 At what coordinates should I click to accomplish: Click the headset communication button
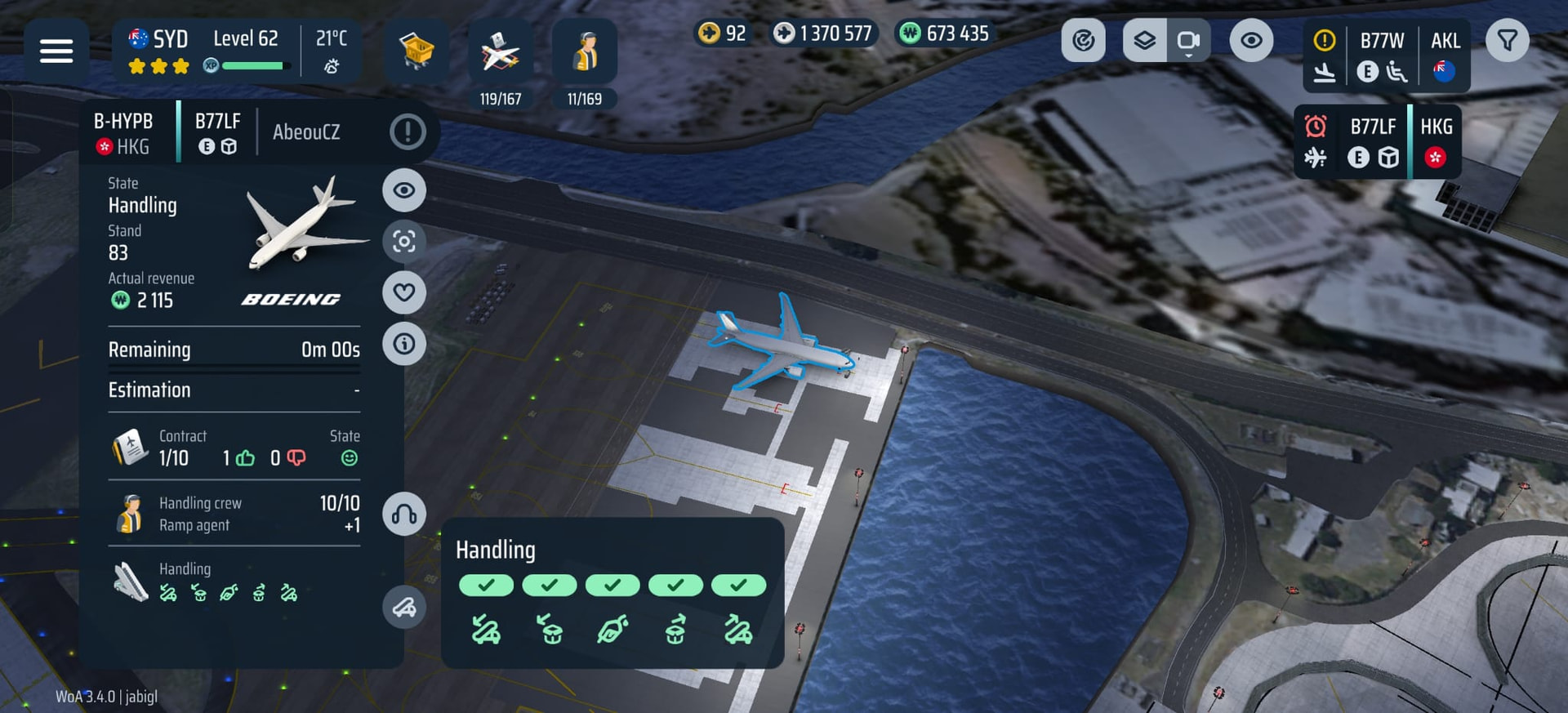[x=404, y=514]
